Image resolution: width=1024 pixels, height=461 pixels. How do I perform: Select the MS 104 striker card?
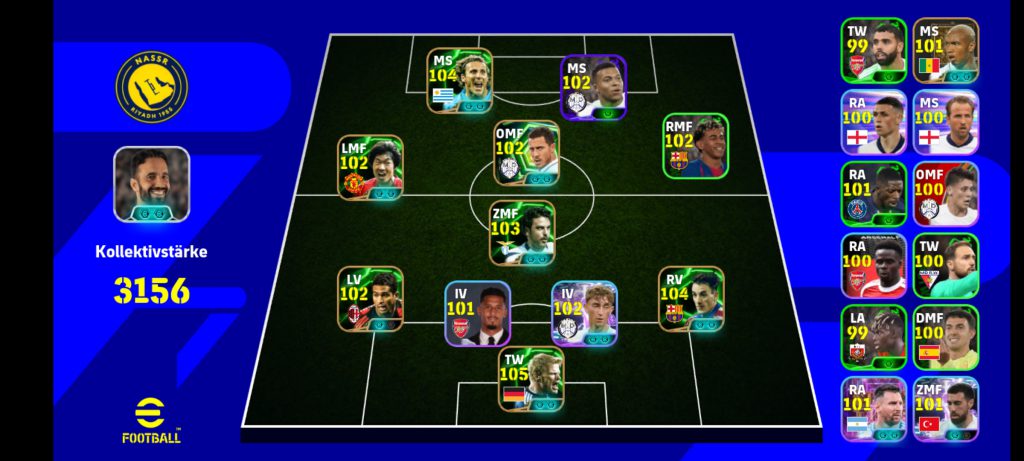460,80
